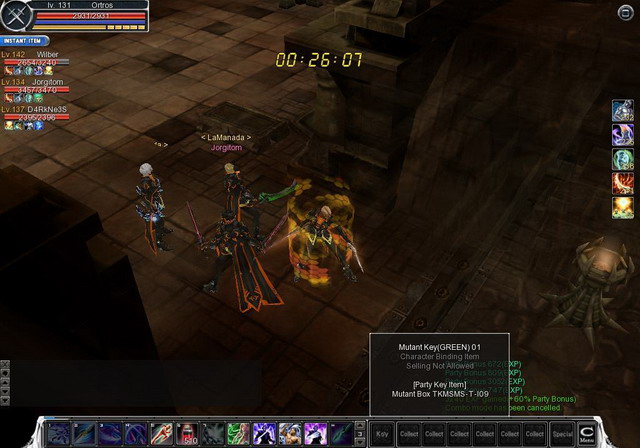Activate the green figure skill slot

point(237,433)
